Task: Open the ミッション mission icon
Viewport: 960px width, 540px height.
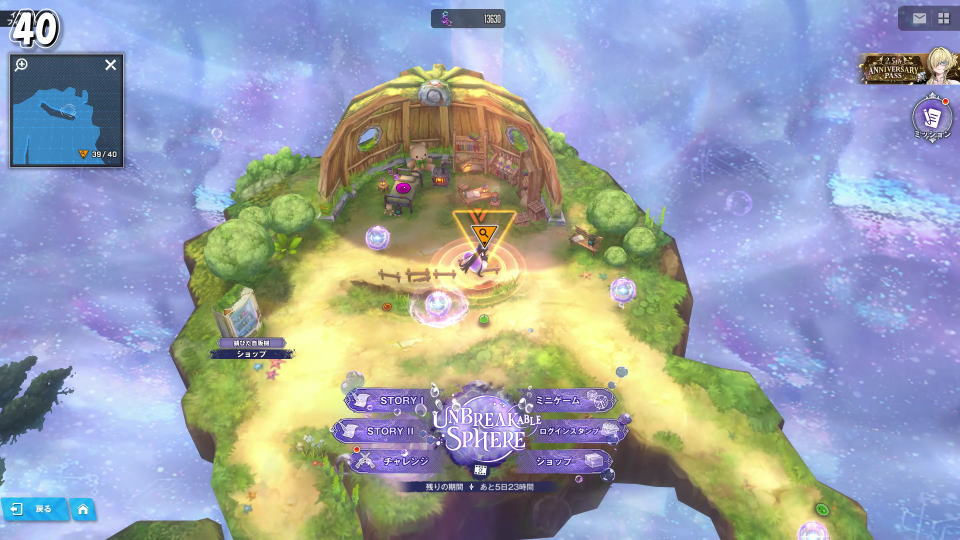Action: pyautogui.click(x=932, y=119)
